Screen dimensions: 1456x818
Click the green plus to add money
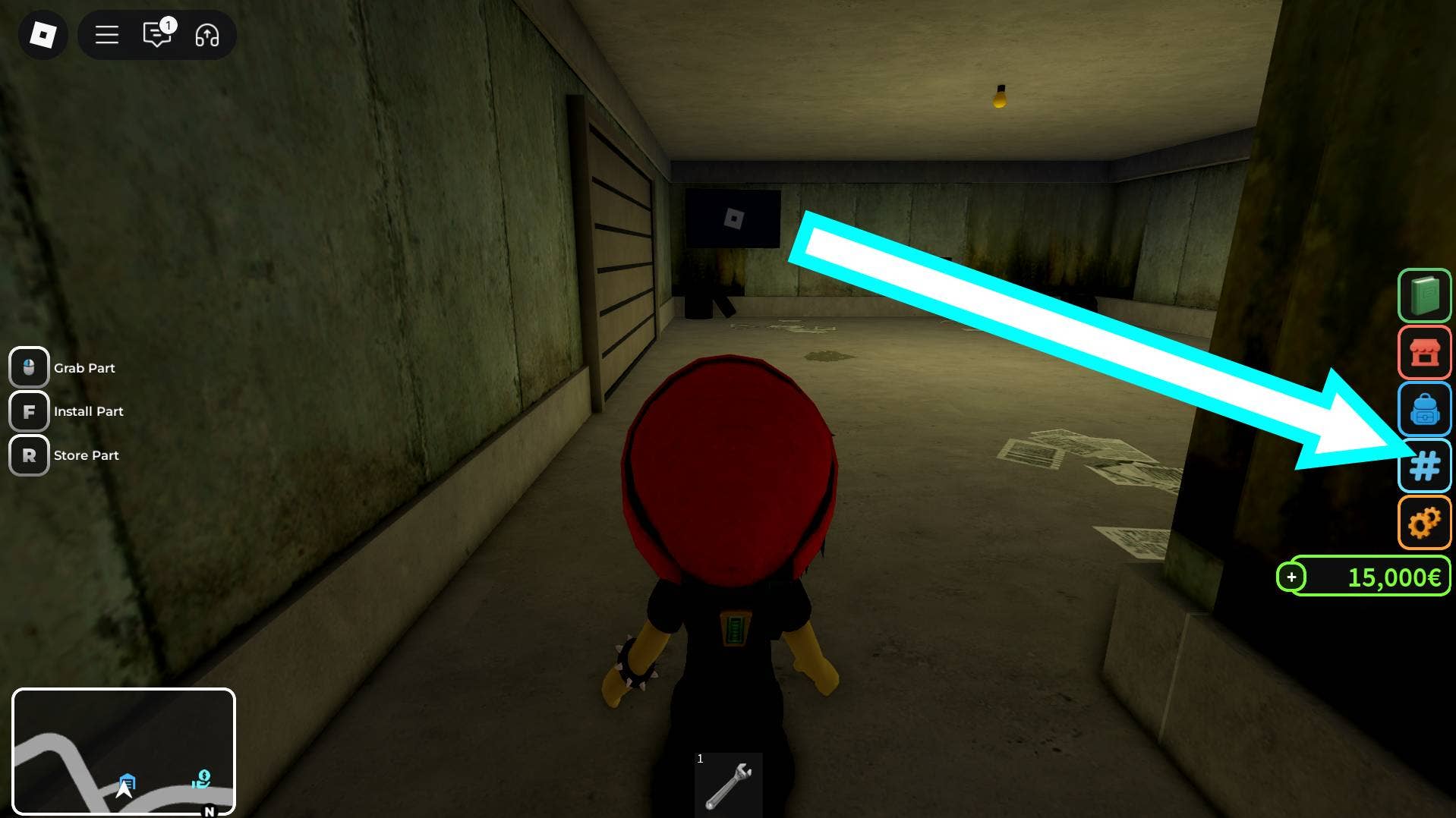(x=1291, y=577)
